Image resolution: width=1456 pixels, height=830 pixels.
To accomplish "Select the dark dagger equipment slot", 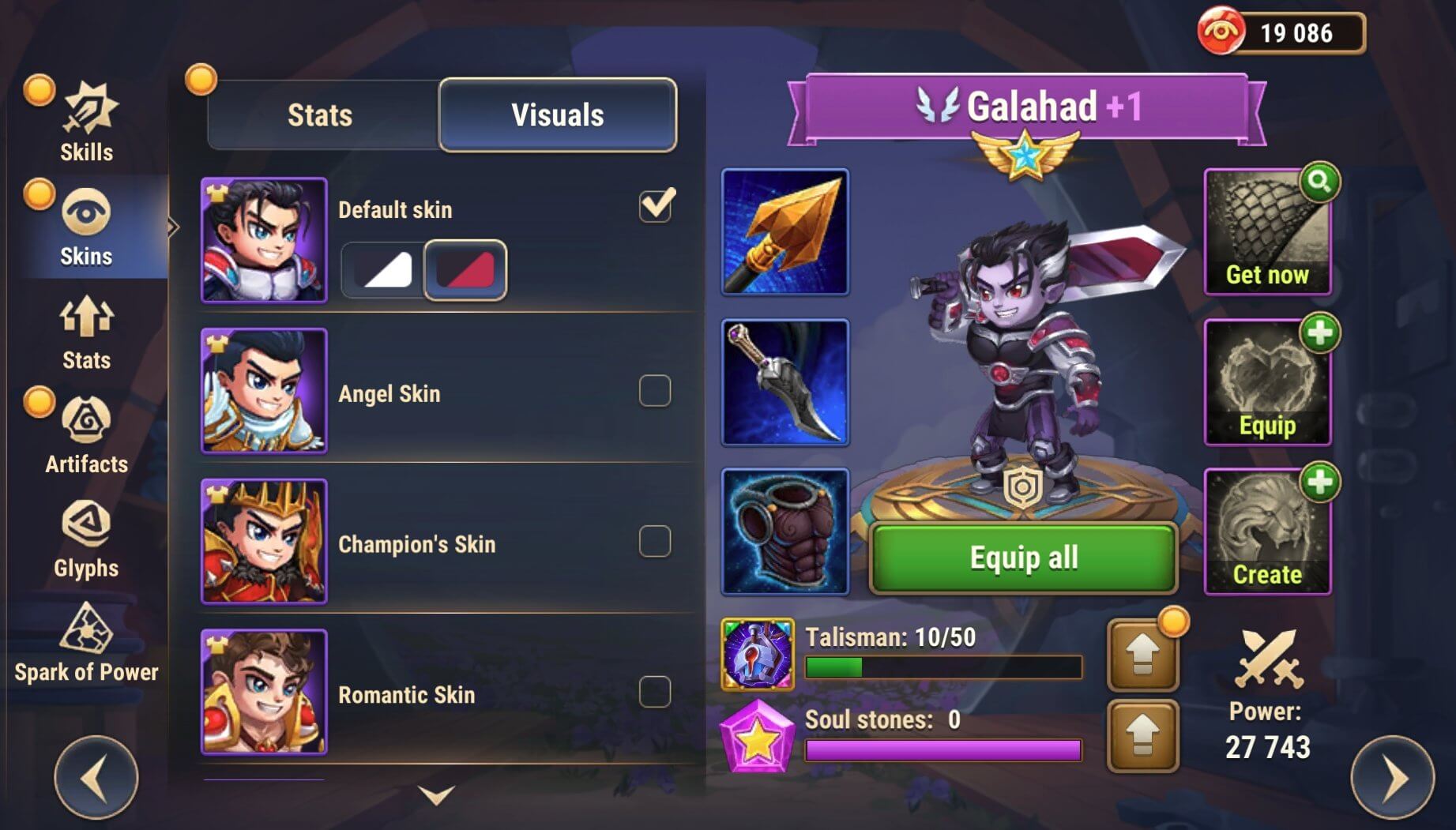I will (784, 382).
